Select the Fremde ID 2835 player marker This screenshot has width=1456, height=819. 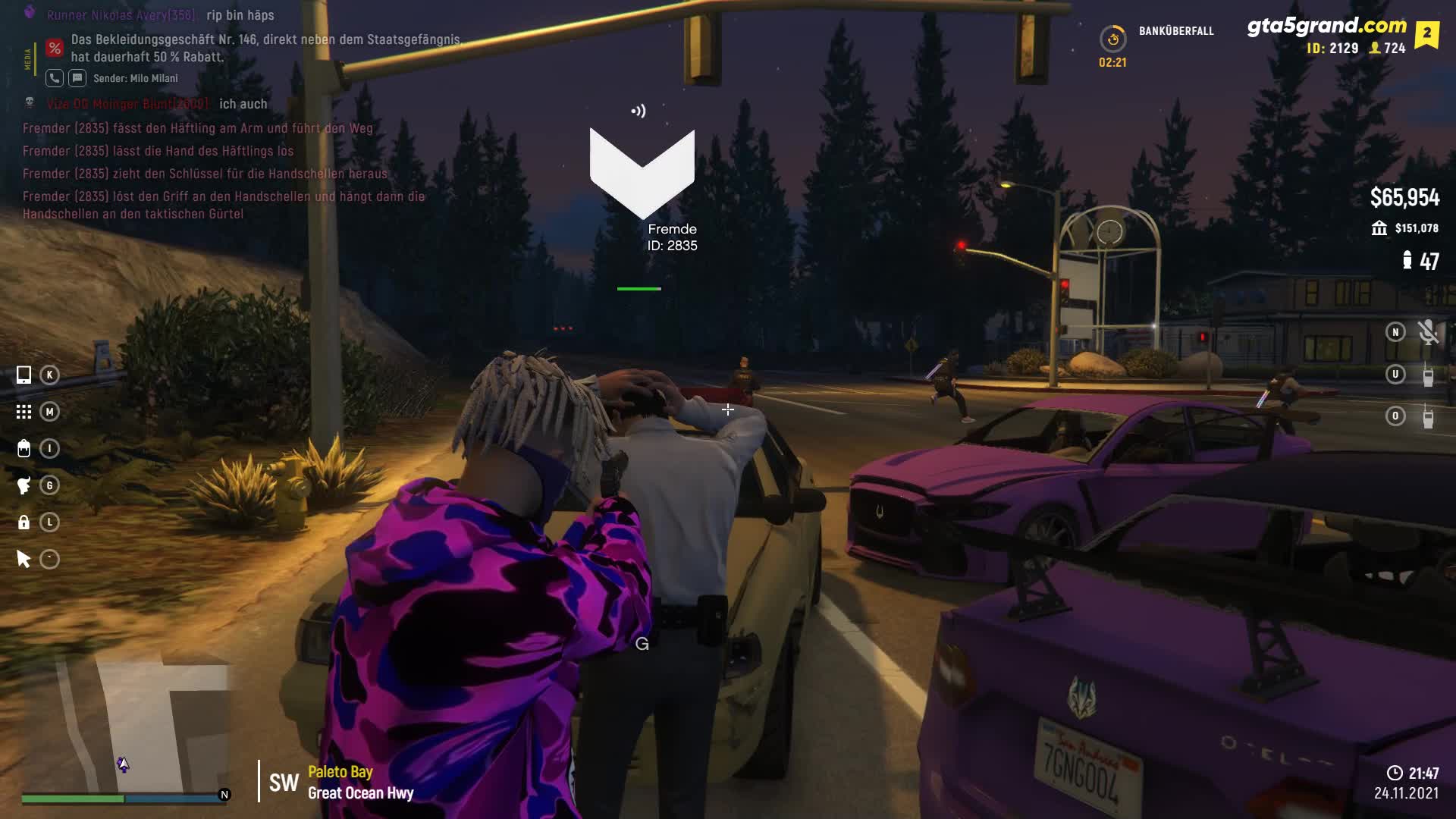point(642,173)
